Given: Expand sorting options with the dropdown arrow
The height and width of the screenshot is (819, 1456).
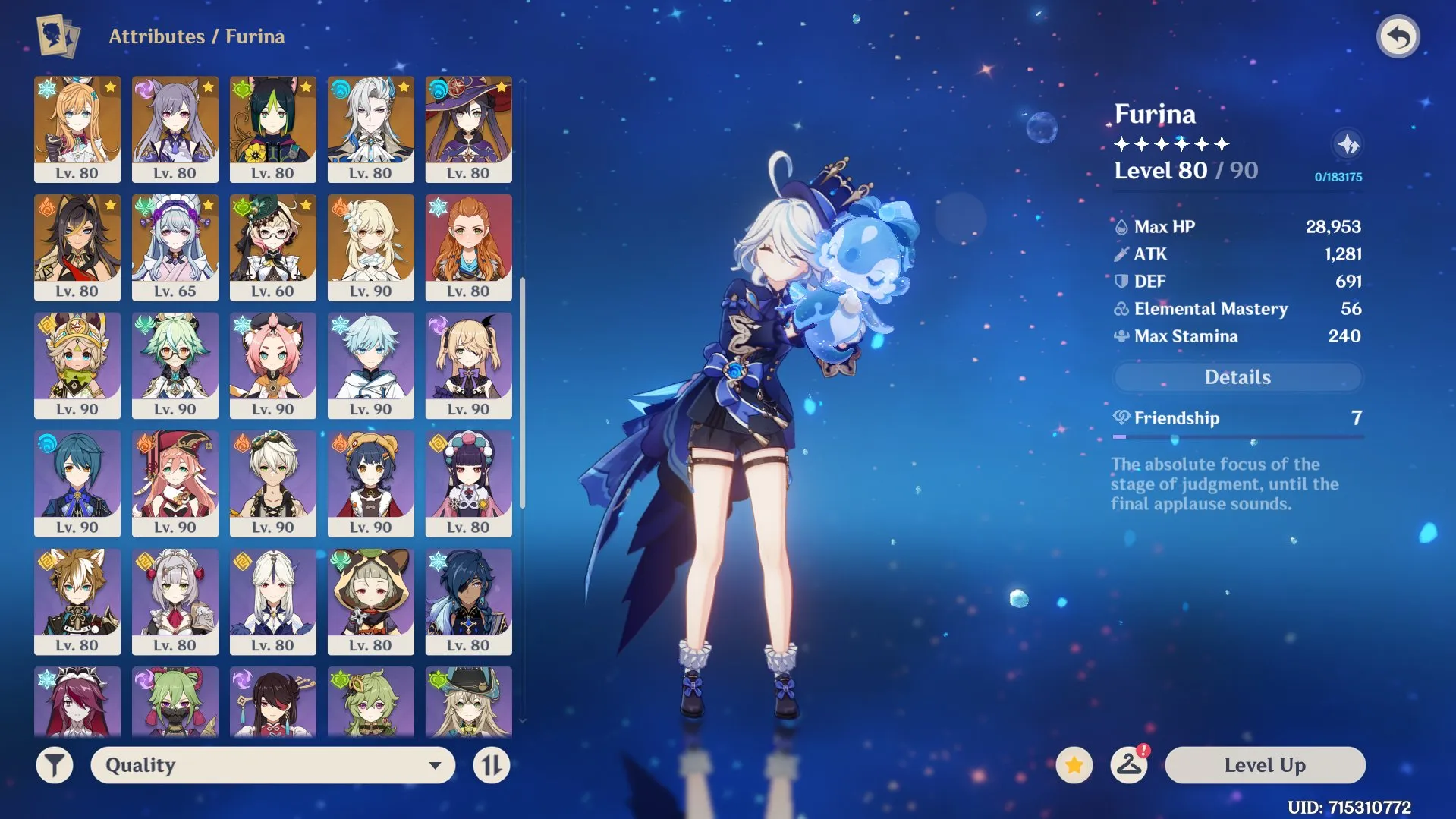Looking at the screenshot, I should pos(434,765).
